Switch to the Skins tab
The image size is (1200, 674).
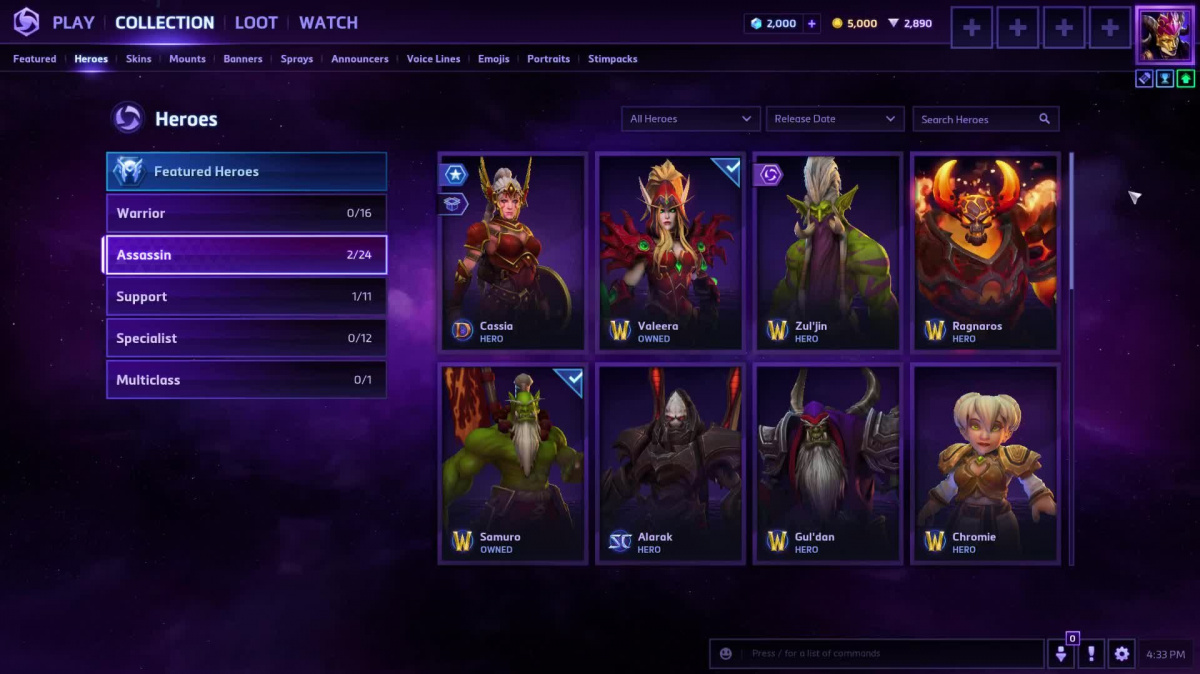tap(139, 59)
